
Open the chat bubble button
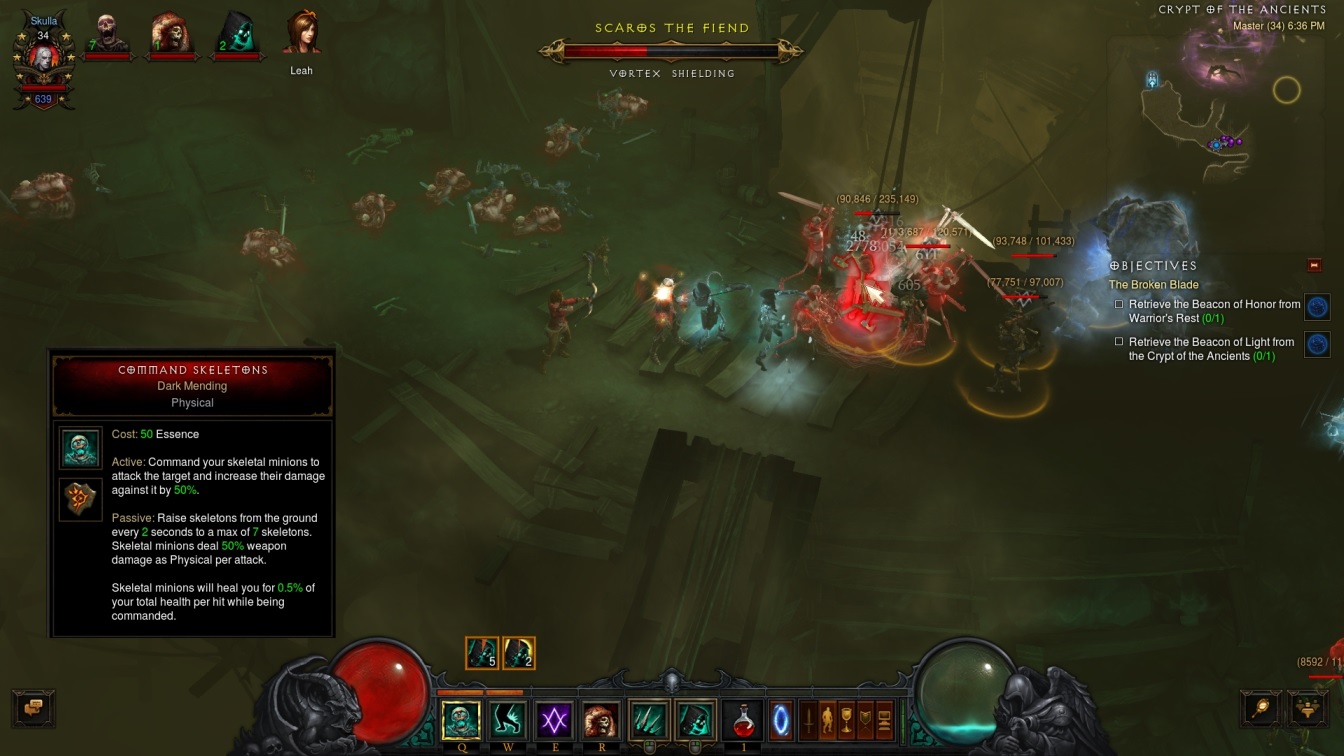33,707
